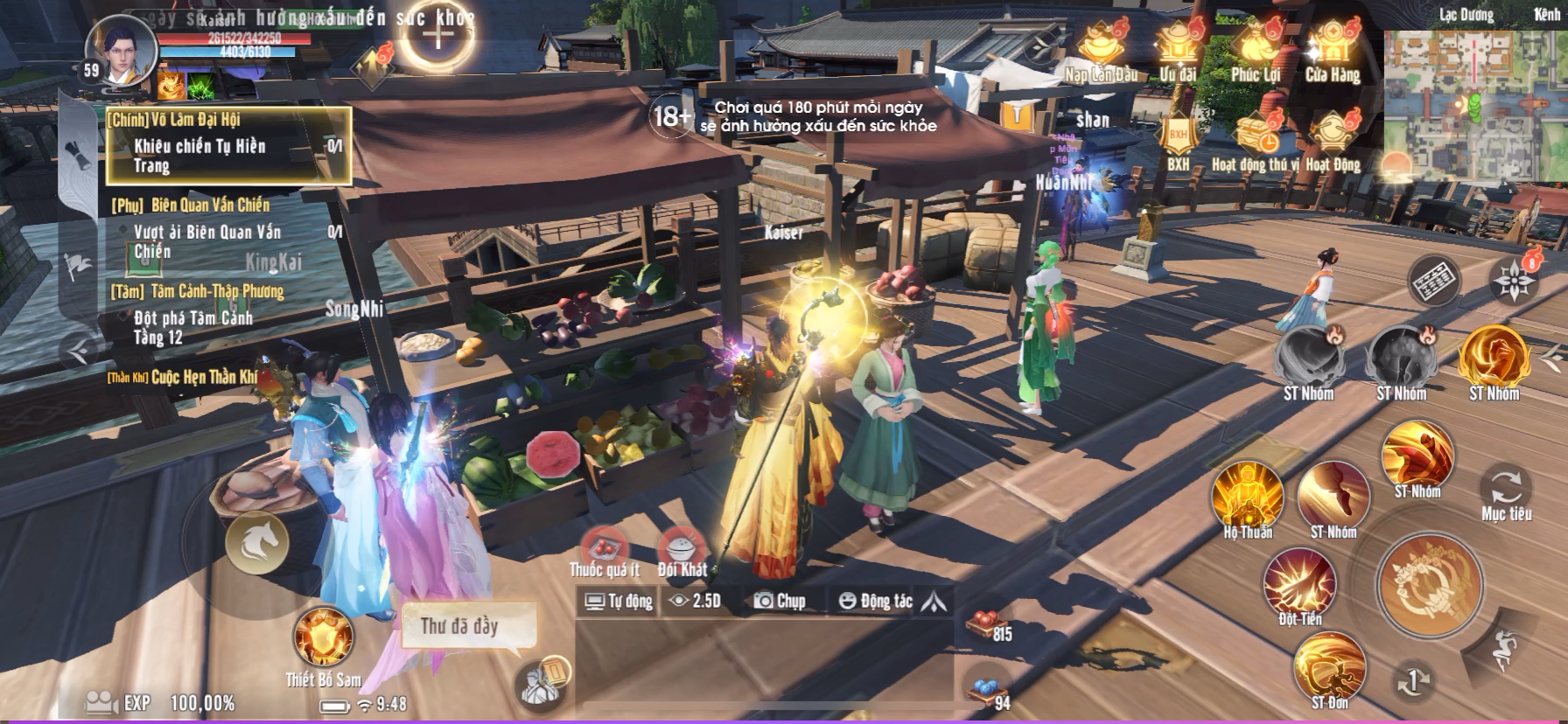
Task: Open the Cửa Hàng shop
Action: click(x=1332, y=50)
